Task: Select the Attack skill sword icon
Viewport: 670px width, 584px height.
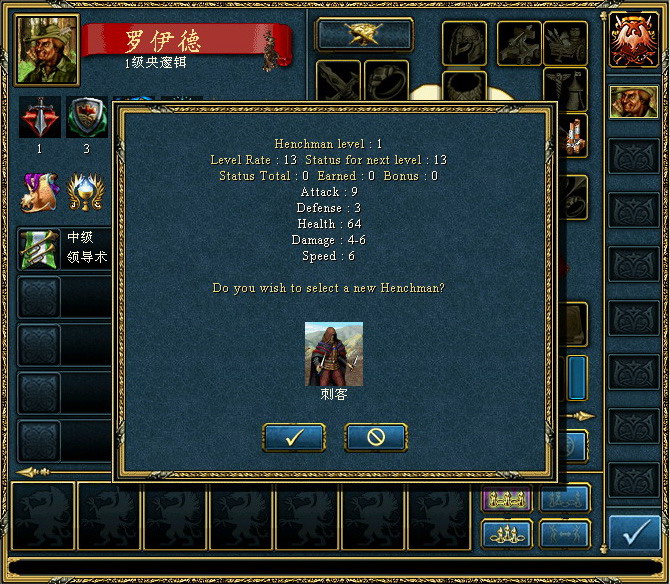Action: click(40, 118)
